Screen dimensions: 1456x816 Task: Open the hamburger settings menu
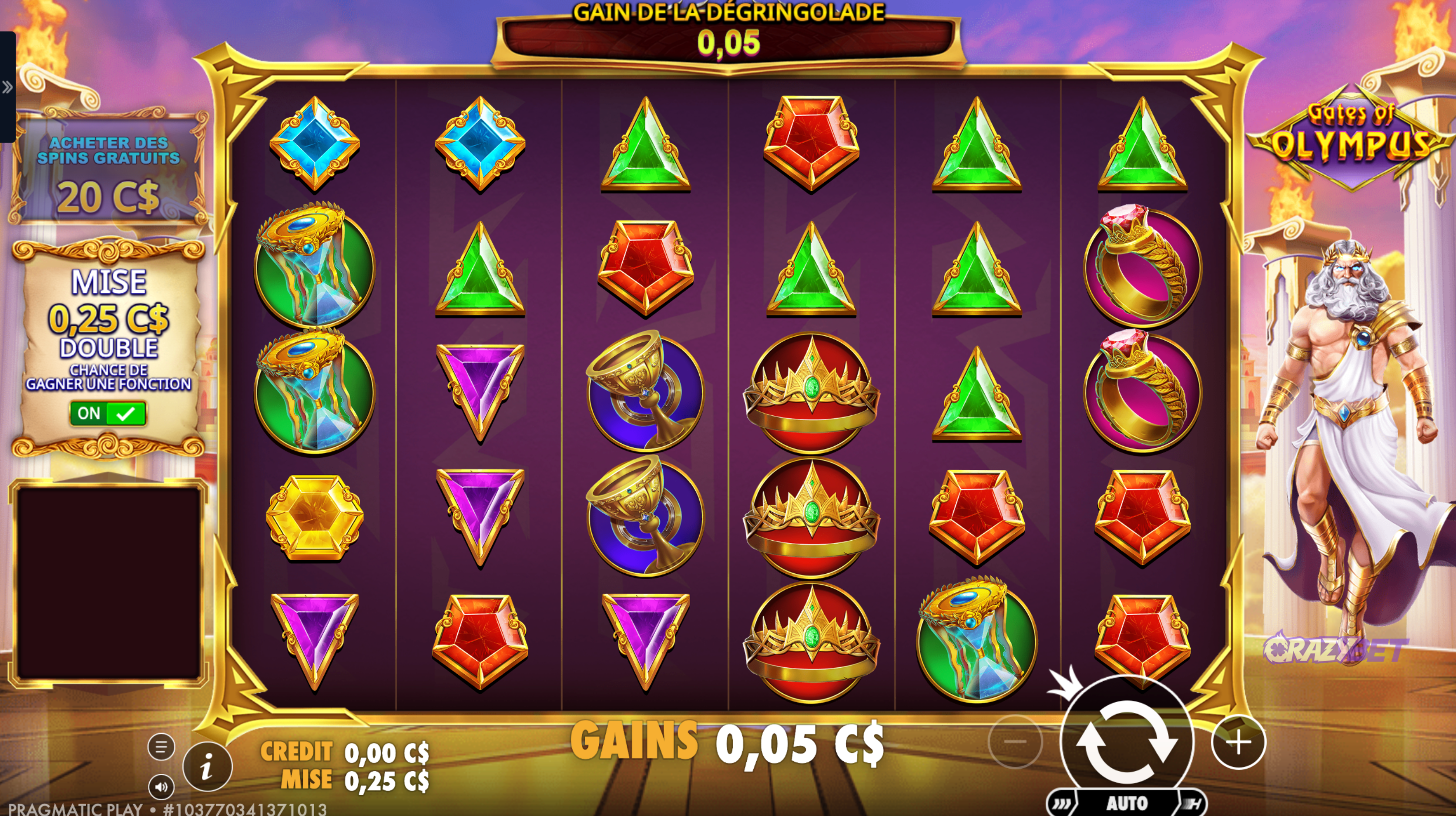click(161, 746)
